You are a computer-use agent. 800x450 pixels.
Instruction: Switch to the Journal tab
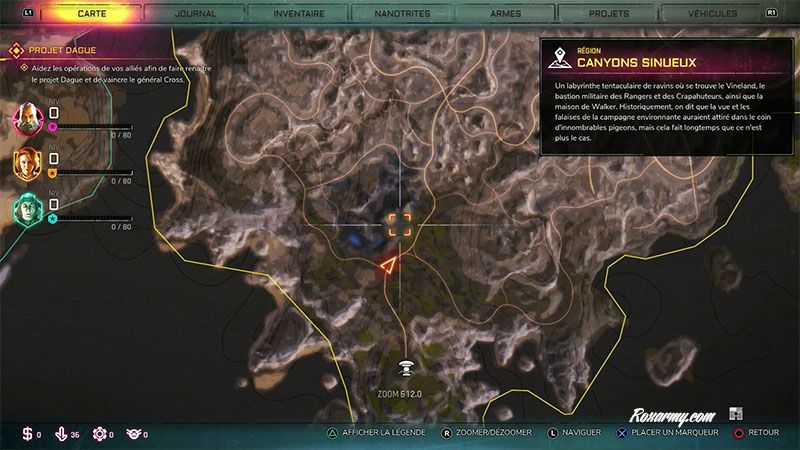(x=194, y=14)
